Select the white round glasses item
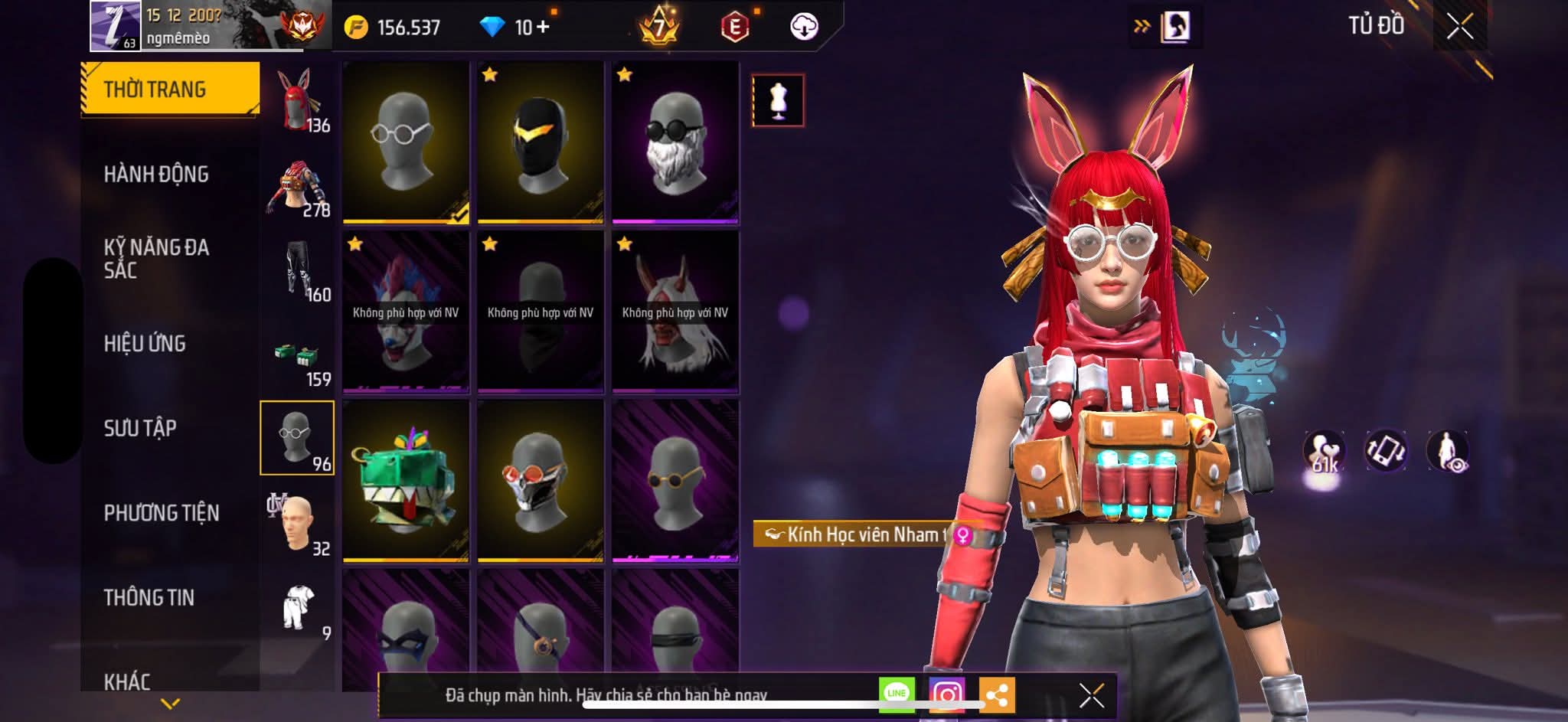 coord(406,142)
